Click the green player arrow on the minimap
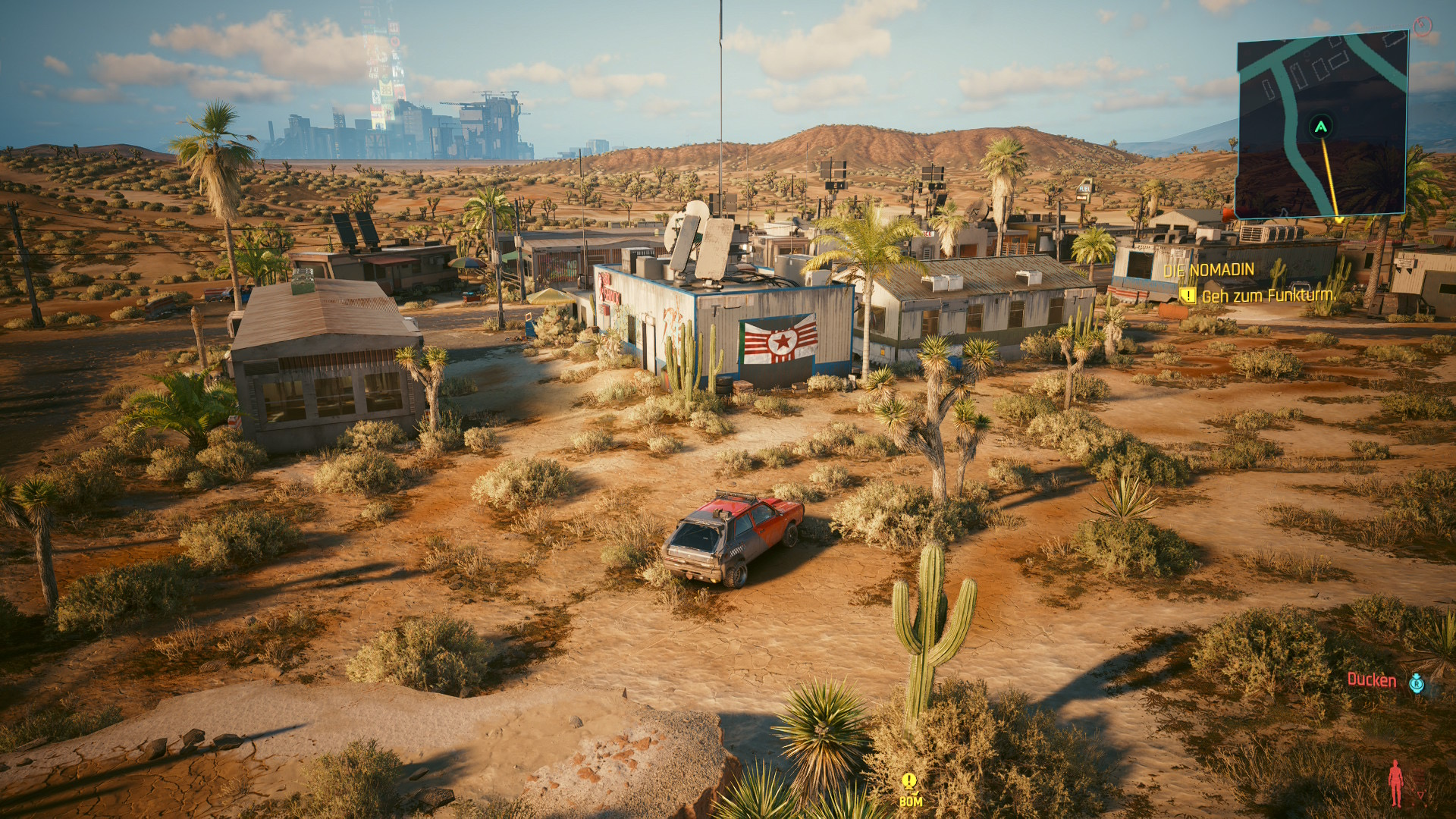 pos(1321,127)
